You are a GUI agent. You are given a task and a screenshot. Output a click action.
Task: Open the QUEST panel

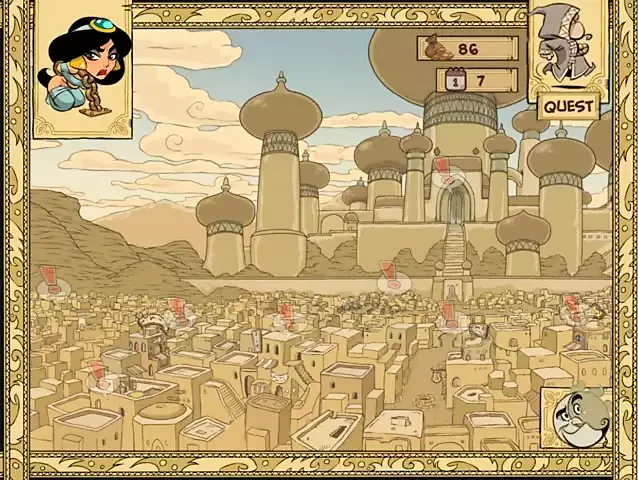pos(568,105)
